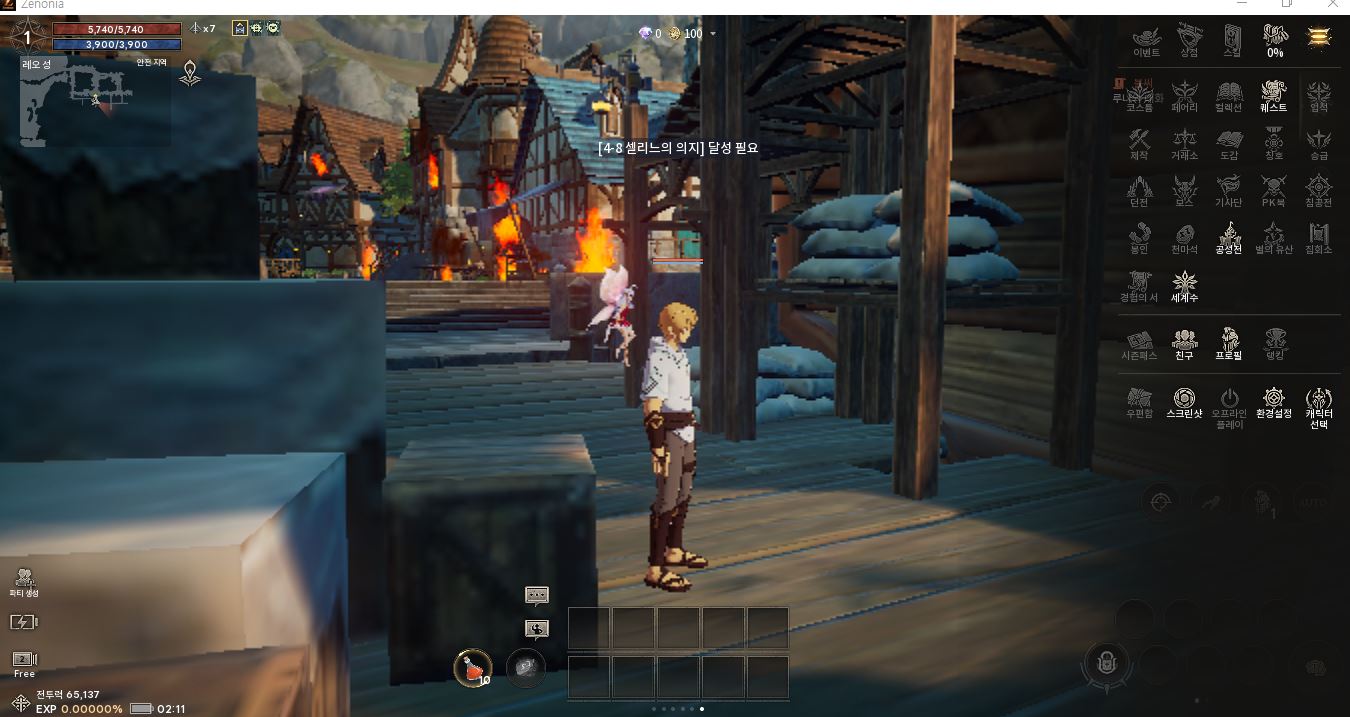Screen dimensions: 1350x717
Task: Take a screenshot with the 스크린샷 button
Action: [x=1185, y=401]
